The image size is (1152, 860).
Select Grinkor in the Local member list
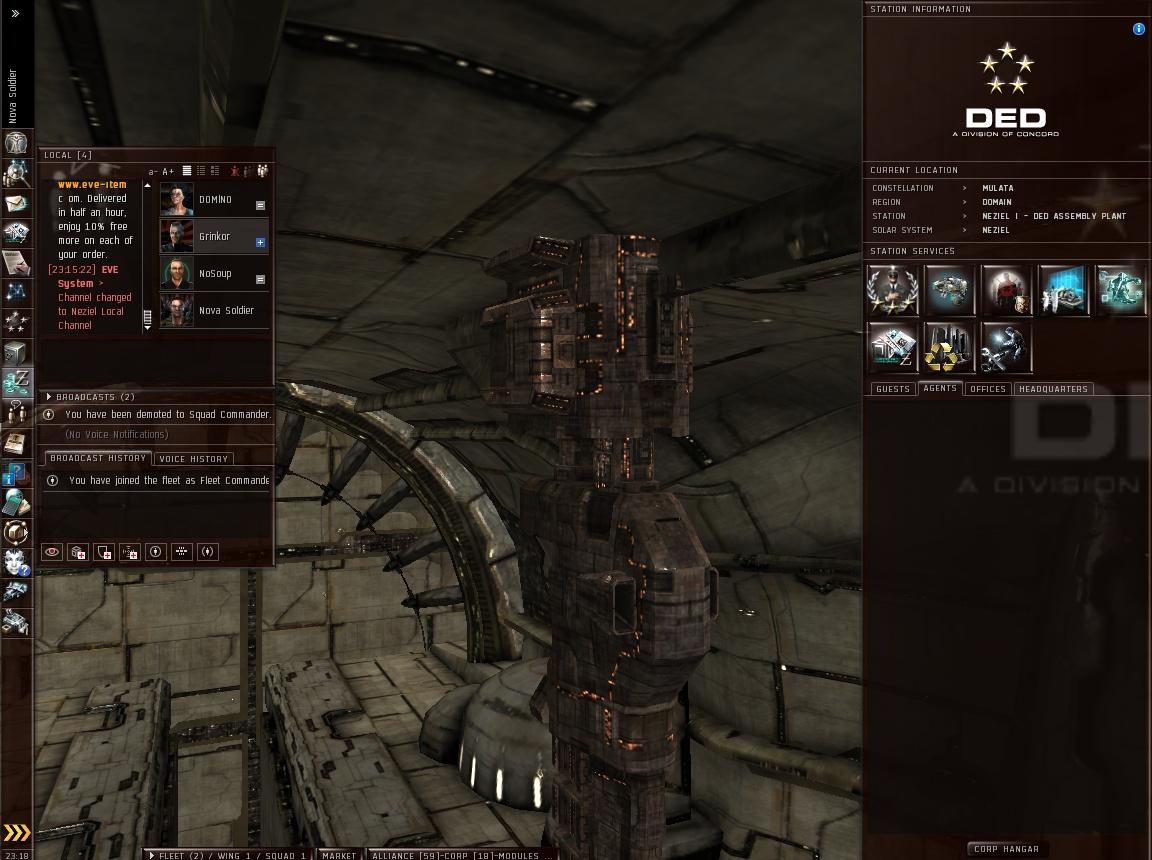pos(214,237)
